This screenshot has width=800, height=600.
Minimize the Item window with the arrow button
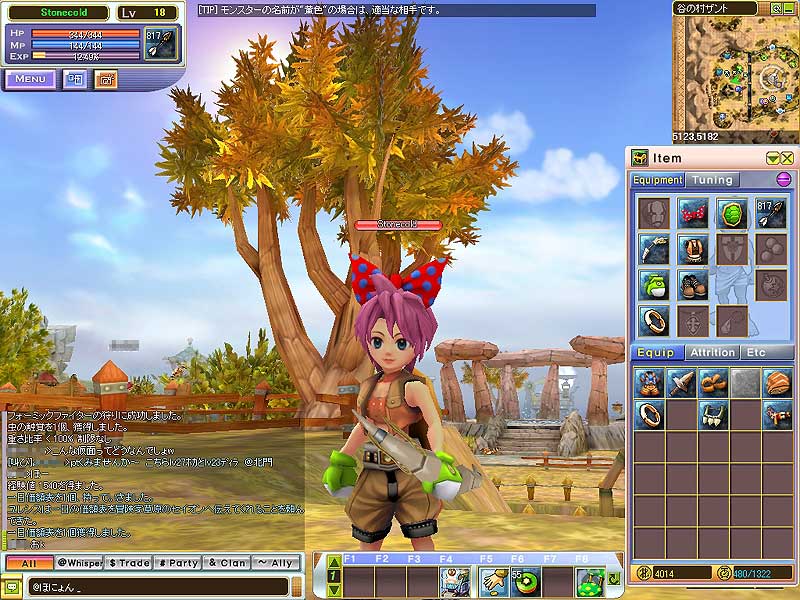click(x=772, y=158)
